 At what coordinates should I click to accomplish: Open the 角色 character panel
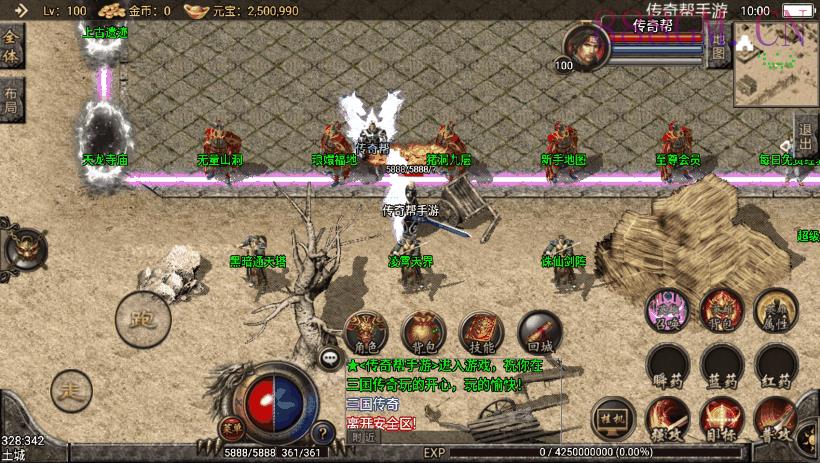pos(366,331)
